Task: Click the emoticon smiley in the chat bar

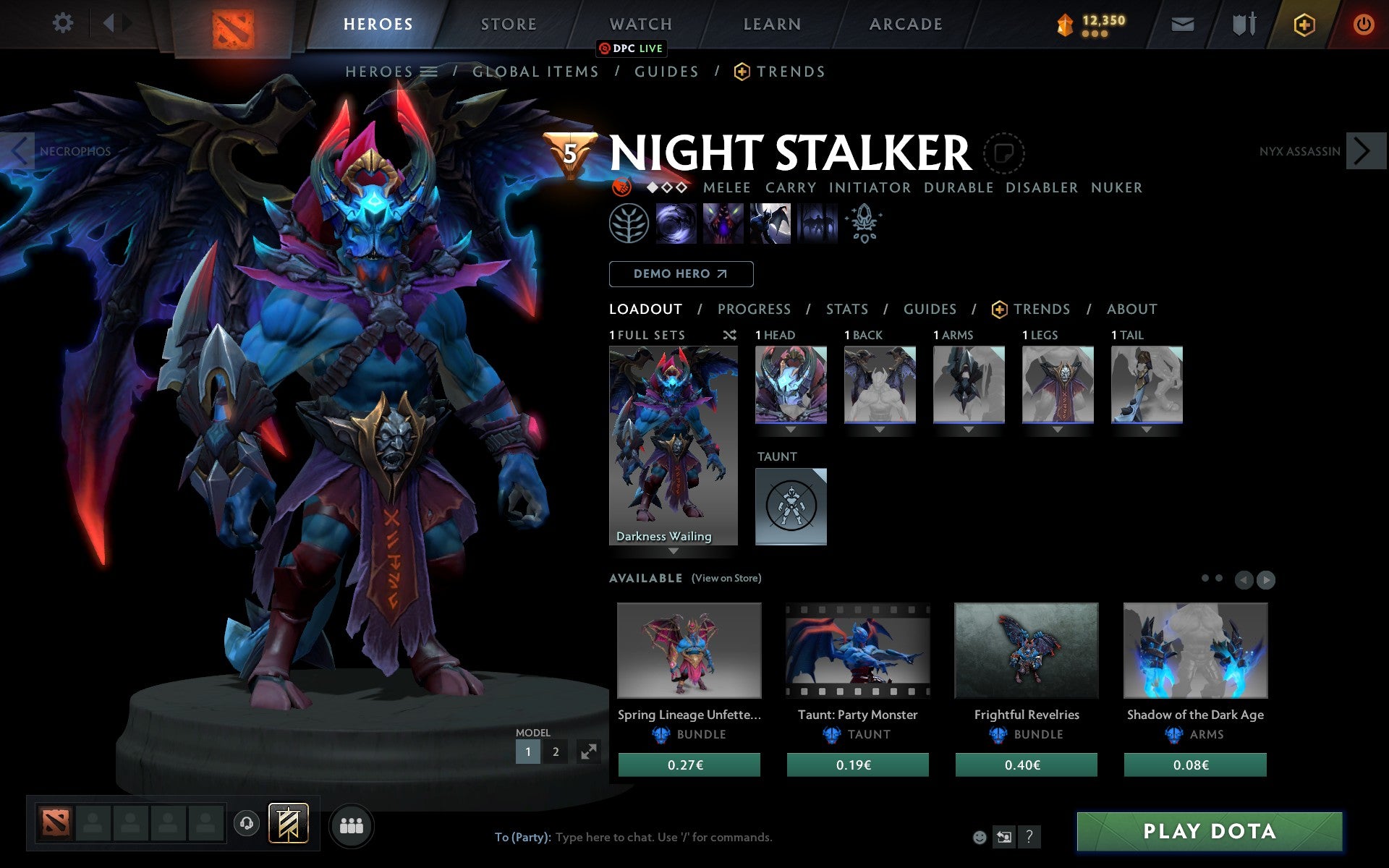Action: [x=981, y=837]
